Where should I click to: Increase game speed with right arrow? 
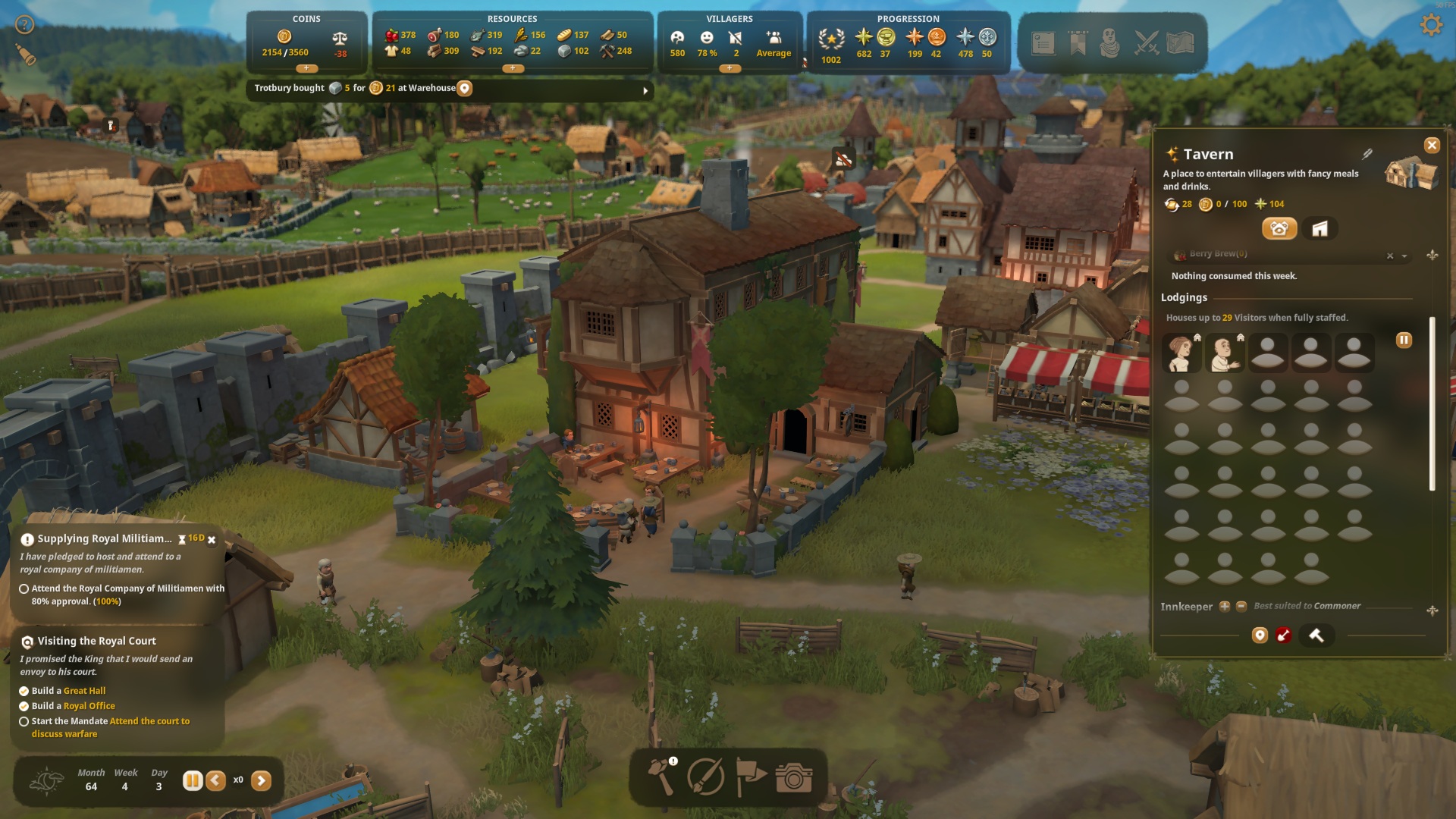coord(261,780)
